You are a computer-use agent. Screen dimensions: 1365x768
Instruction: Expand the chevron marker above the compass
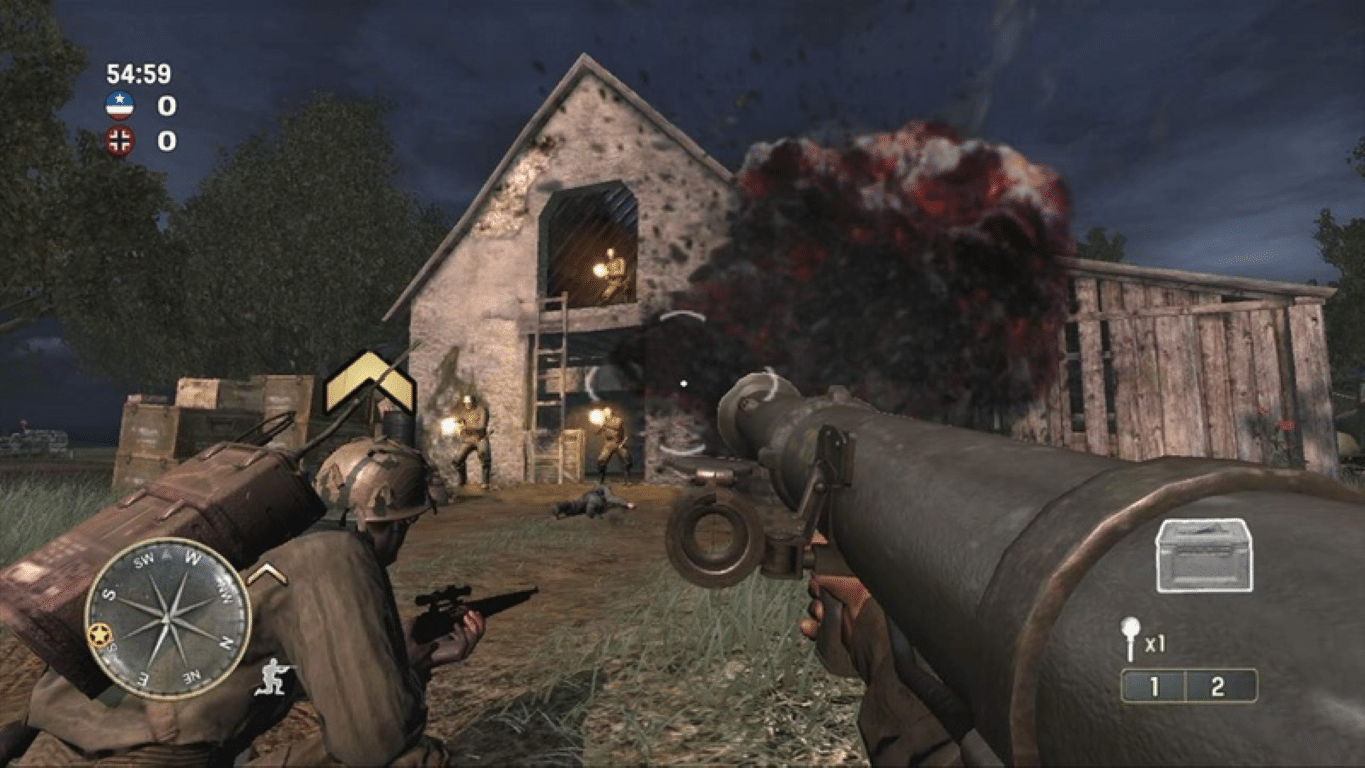pyautogui.click(x=267, y=572)
